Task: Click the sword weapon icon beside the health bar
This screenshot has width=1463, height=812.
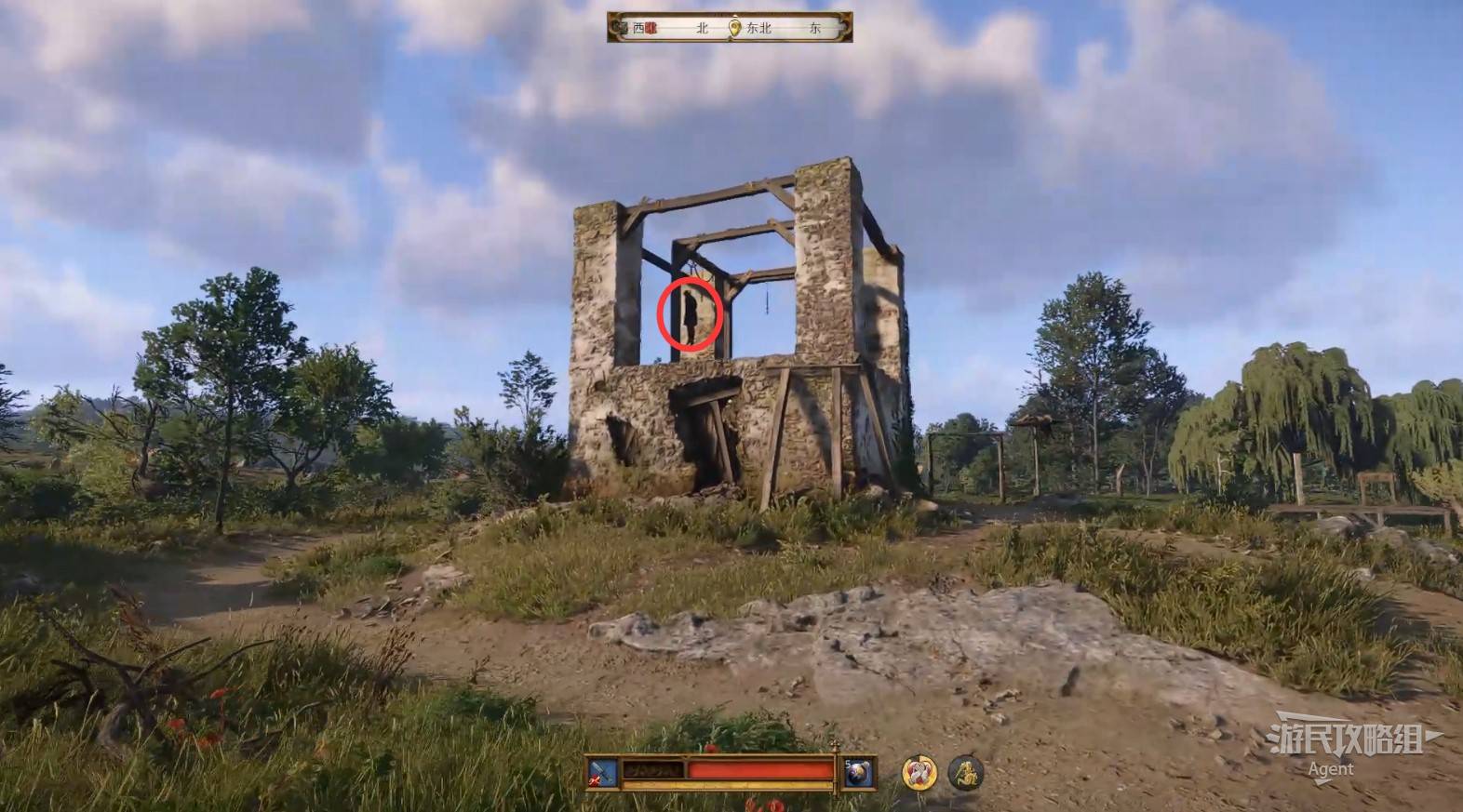Action: tap(601, 772)
